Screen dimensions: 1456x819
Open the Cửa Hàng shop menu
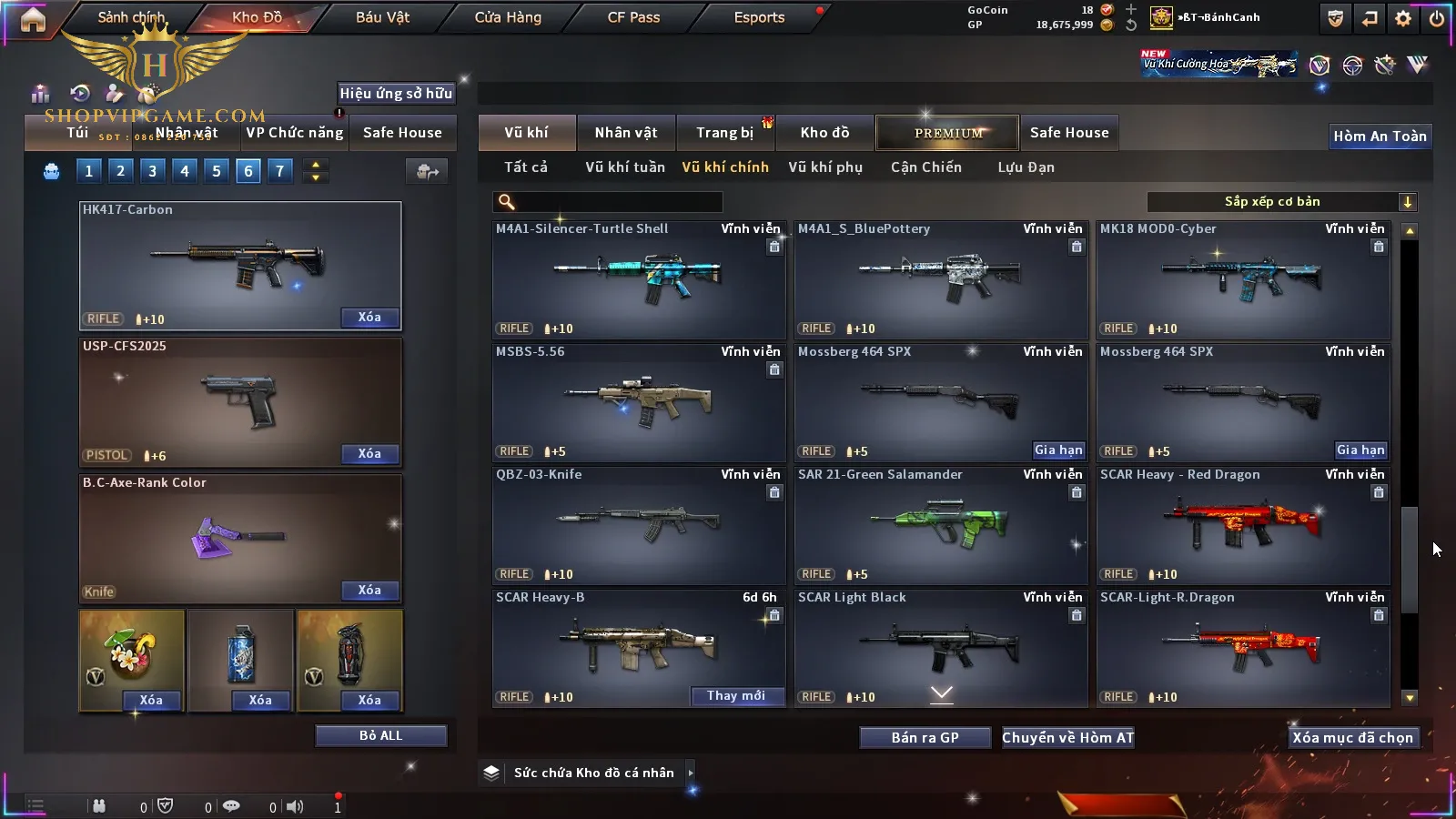point(508,17)
